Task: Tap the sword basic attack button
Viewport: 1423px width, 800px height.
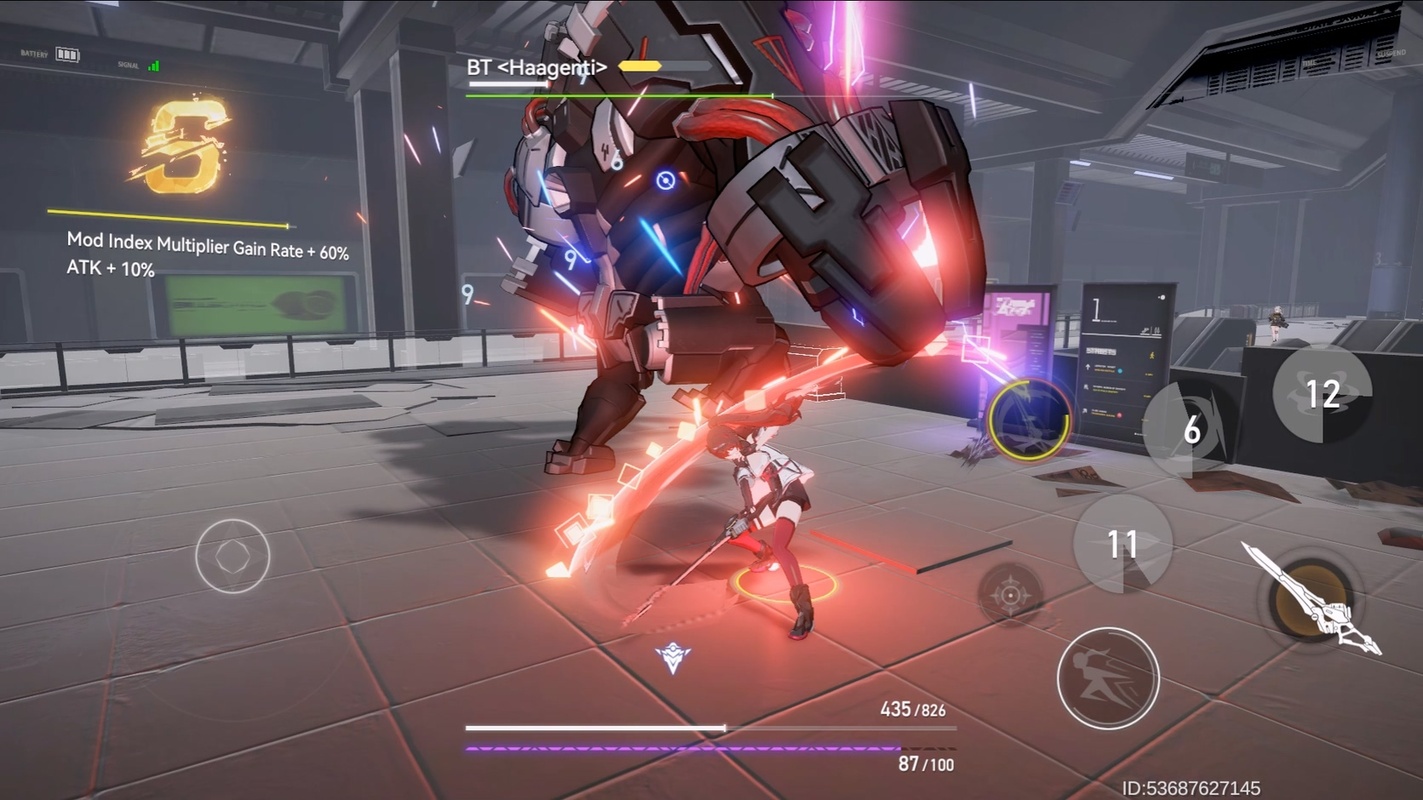Action: point(1311,600)
